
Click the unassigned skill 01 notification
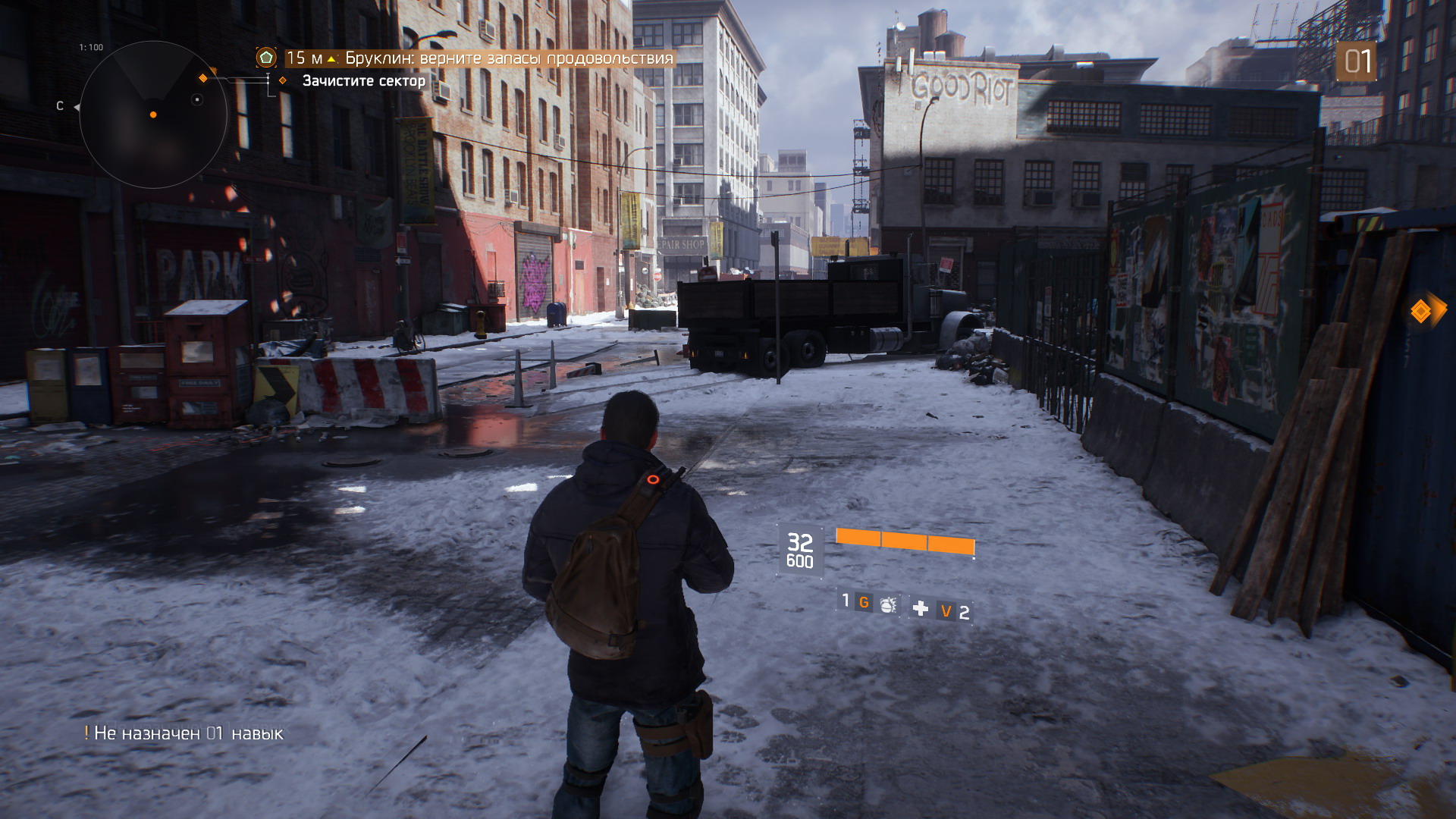pyautogui.click(x=184, y=733)
